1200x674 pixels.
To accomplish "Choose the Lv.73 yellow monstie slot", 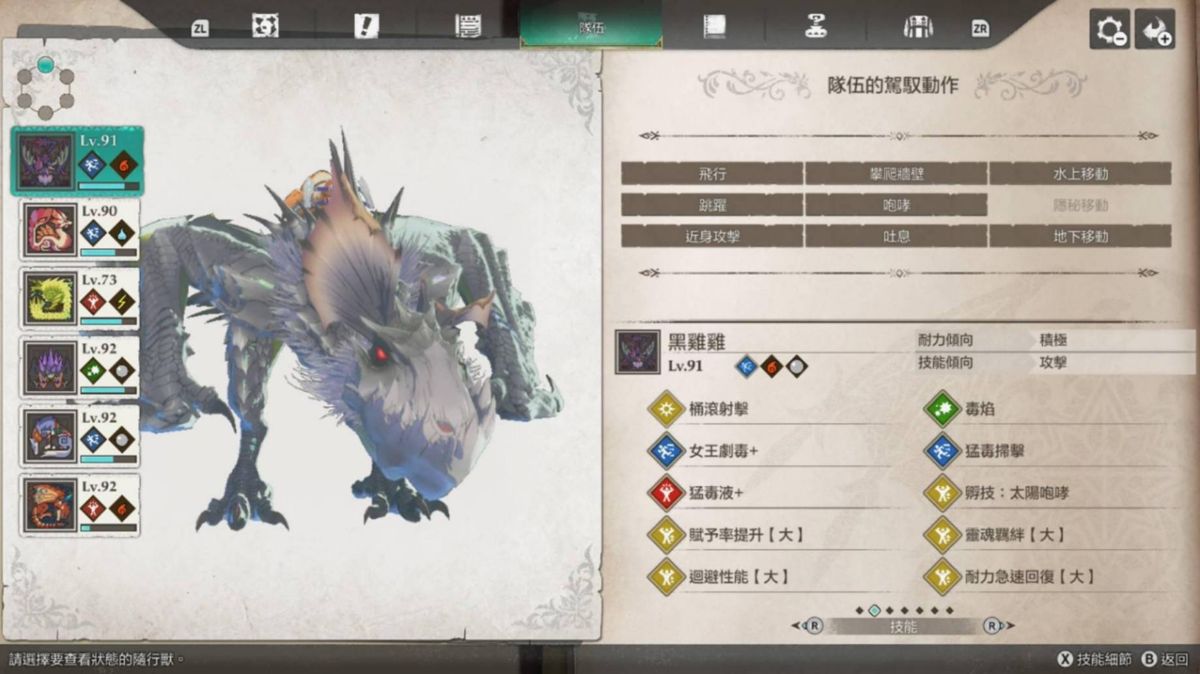I will [x=79, y=298].
